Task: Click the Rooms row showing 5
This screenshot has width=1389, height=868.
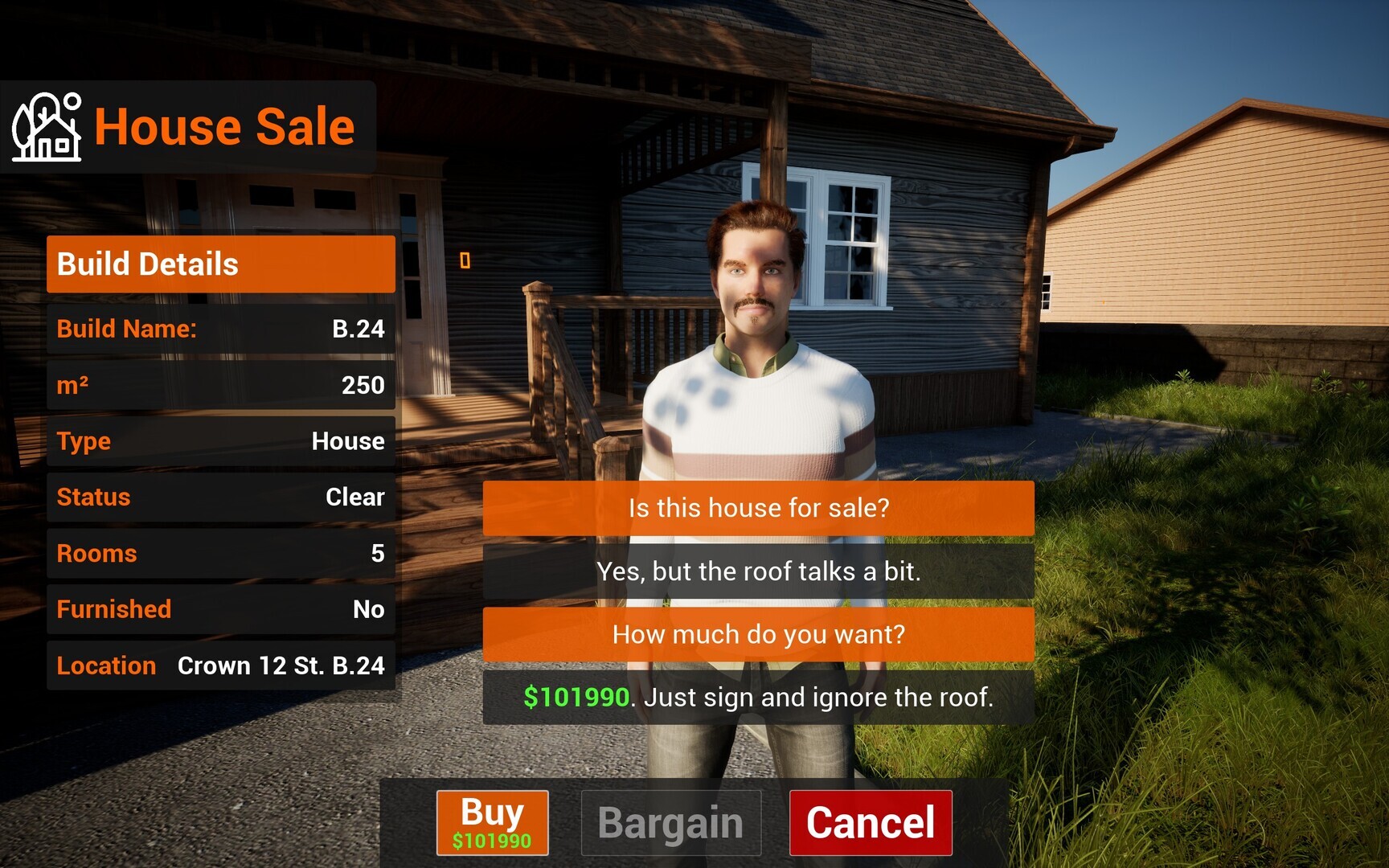Action: (x=220, y=554)
